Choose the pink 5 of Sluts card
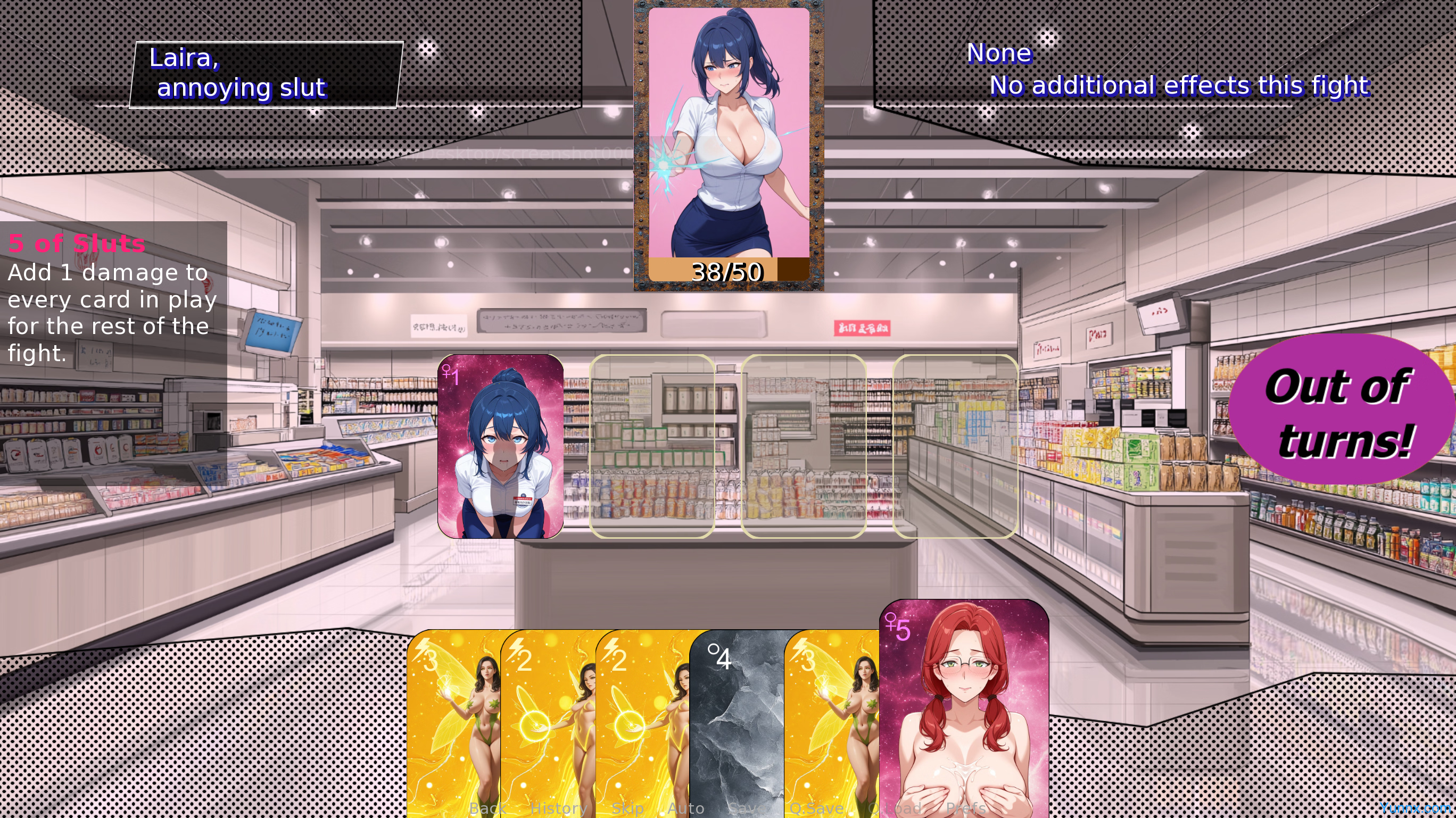1456x818 pixels. tap(964, 706)
